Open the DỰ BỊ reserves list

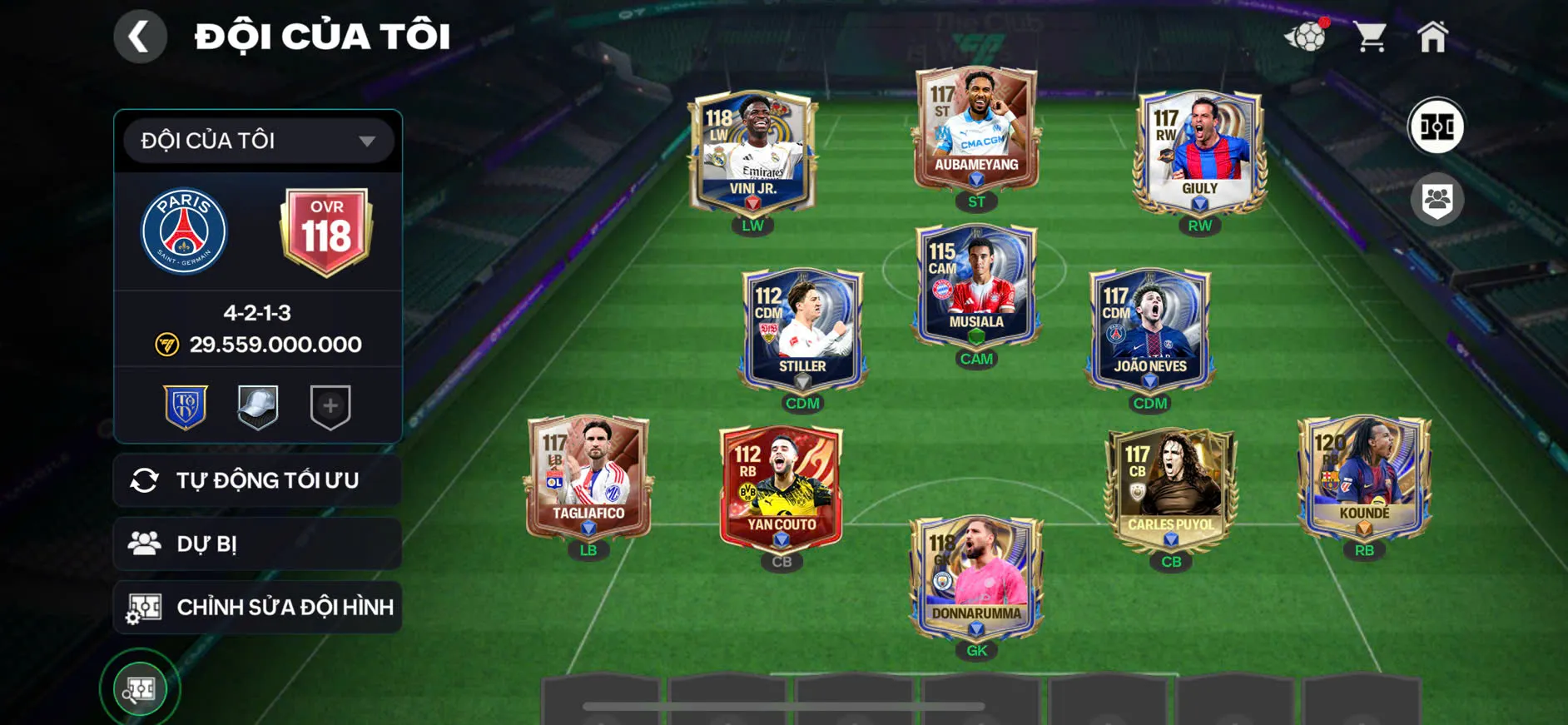(x=258, y=544)
